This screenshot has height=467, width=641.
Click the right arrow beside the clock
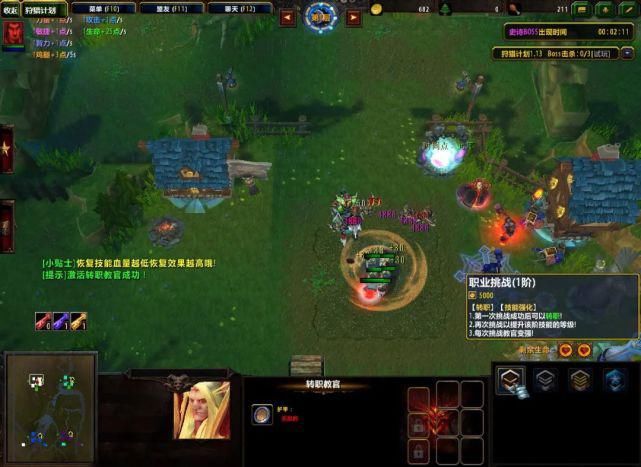pyautogui.click(x=351, y=17)
